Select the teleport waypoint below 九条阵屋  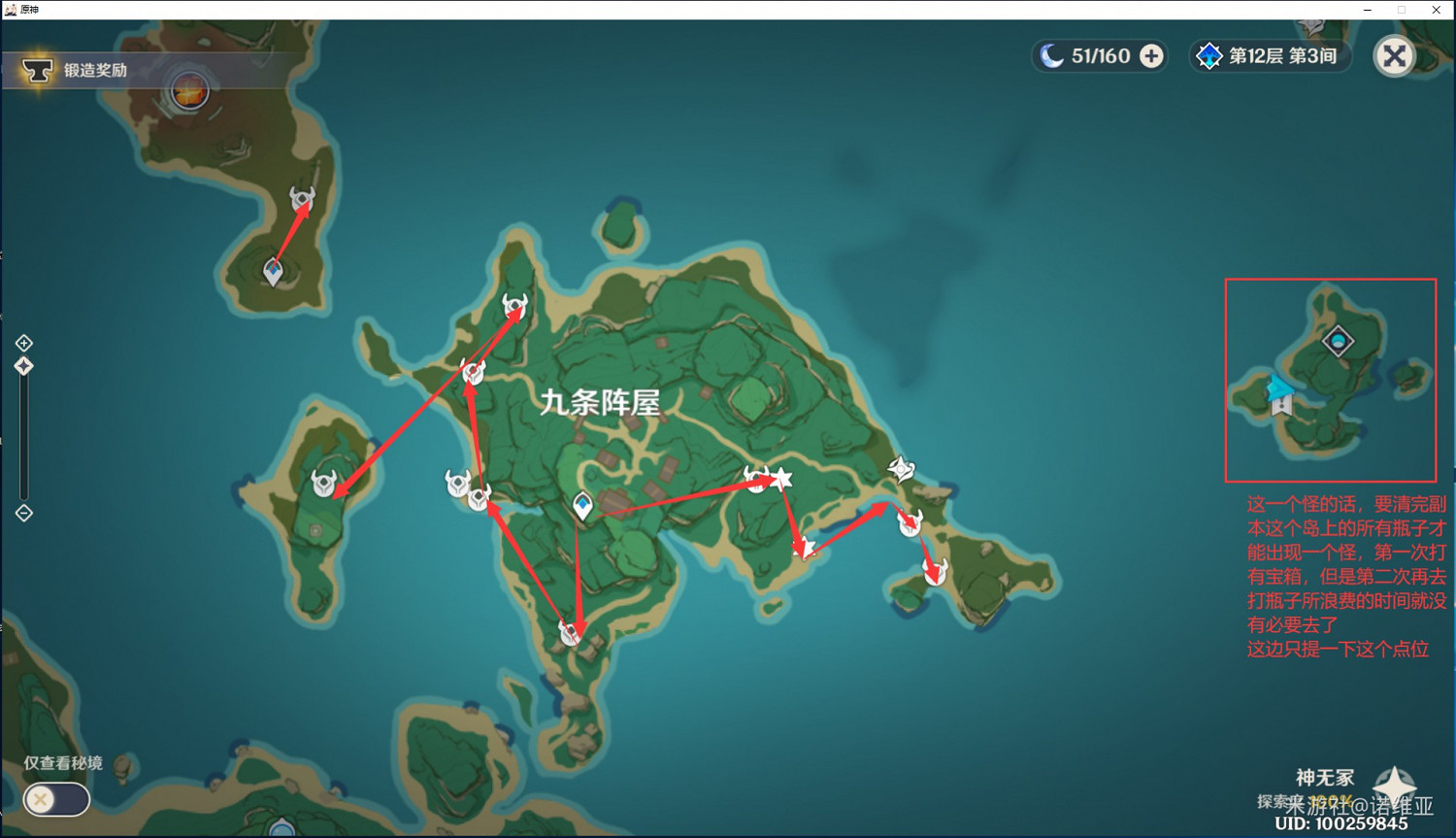[x=582, y=505]
